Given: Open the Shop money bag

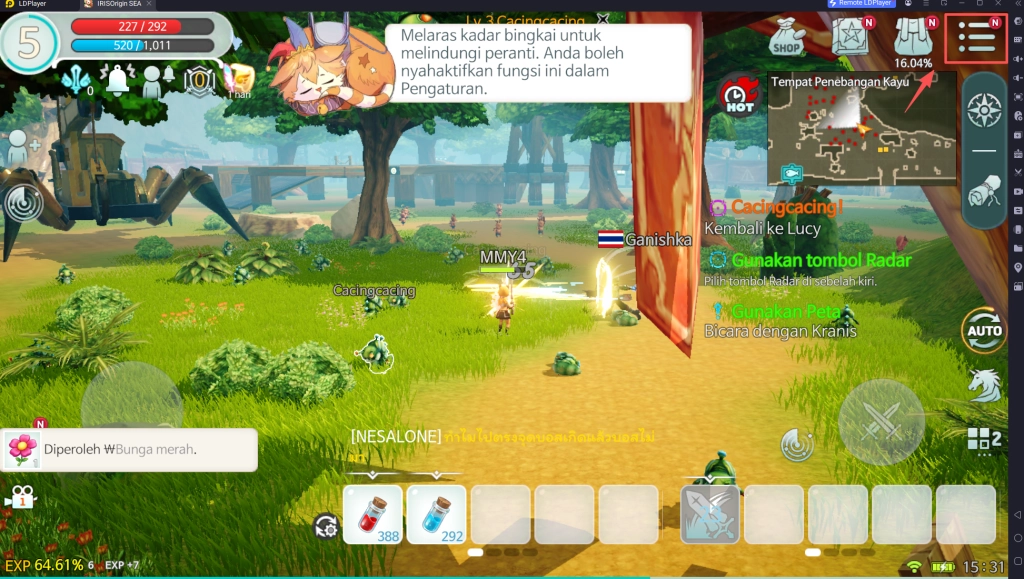Looking at the screenshot, I should pyautogui.click(x=787, y=36).
